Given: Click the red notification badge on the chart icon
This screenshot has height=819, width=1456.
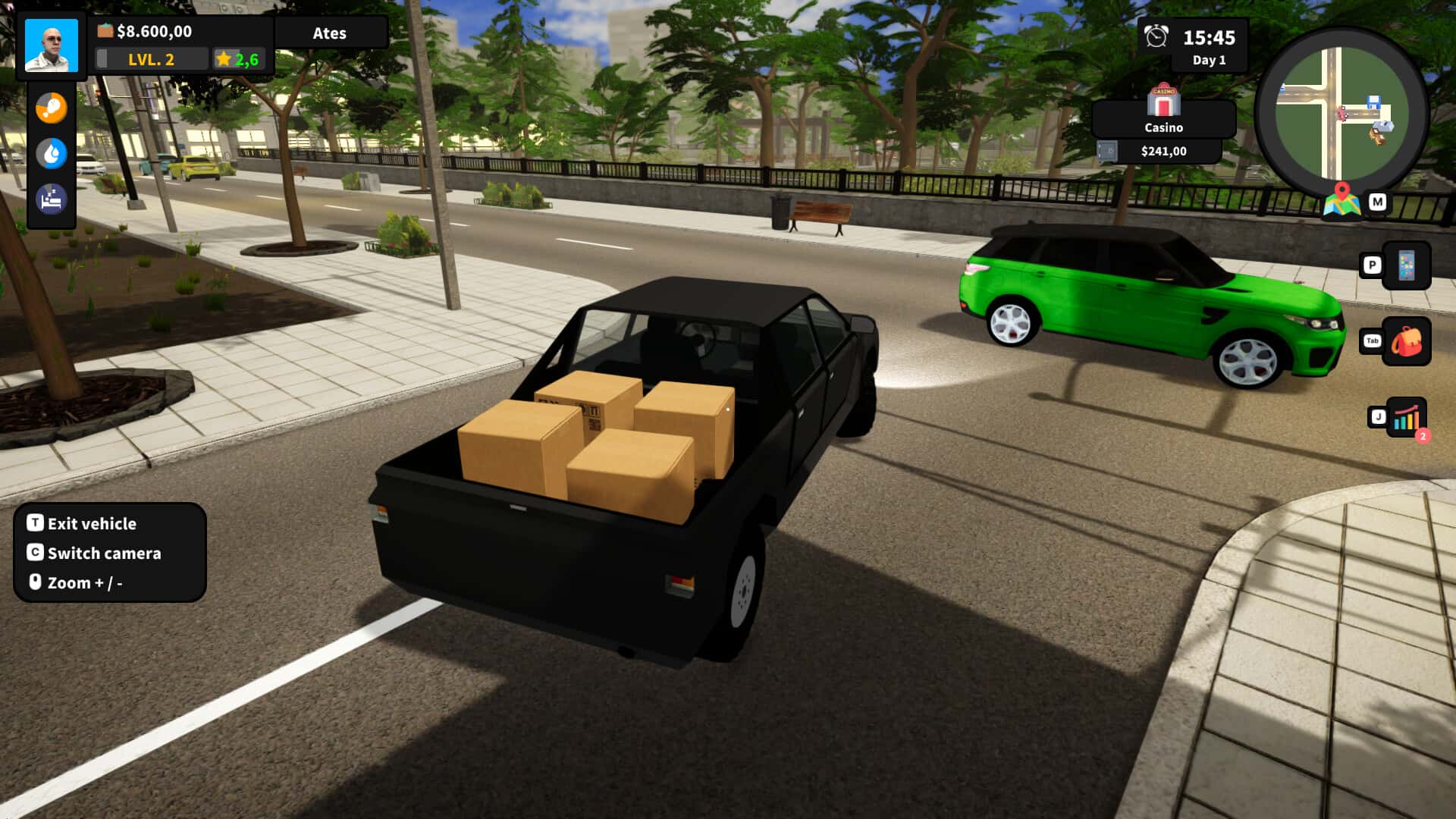Looking at the screenshot, I should tap(1423, 435).
